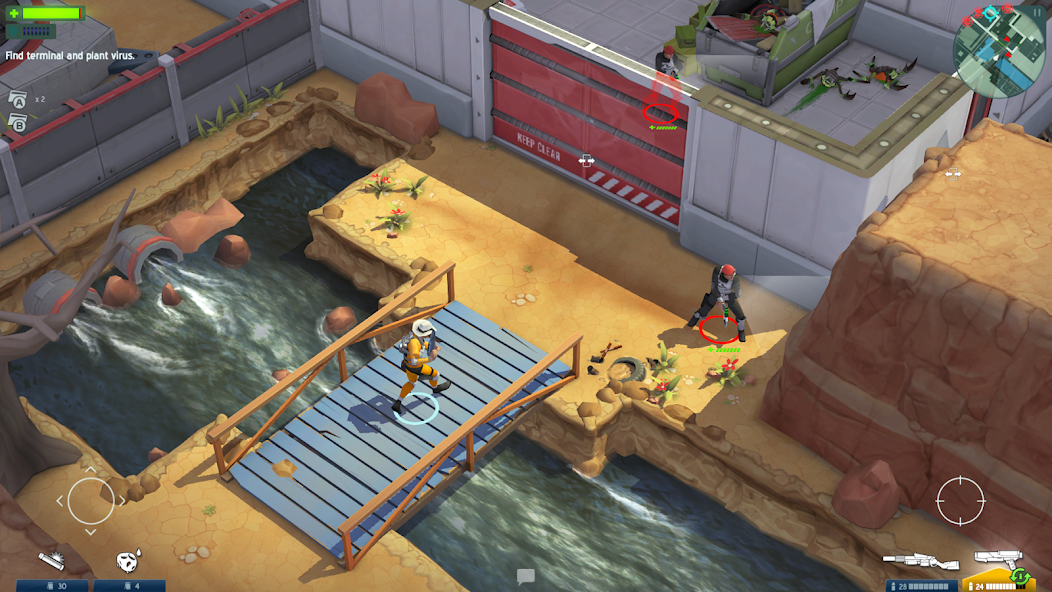Viewport: 1052px width, 592px height.
Task: Select the keycard B icon
Action: pyautogui.click(x=18, y=122)
